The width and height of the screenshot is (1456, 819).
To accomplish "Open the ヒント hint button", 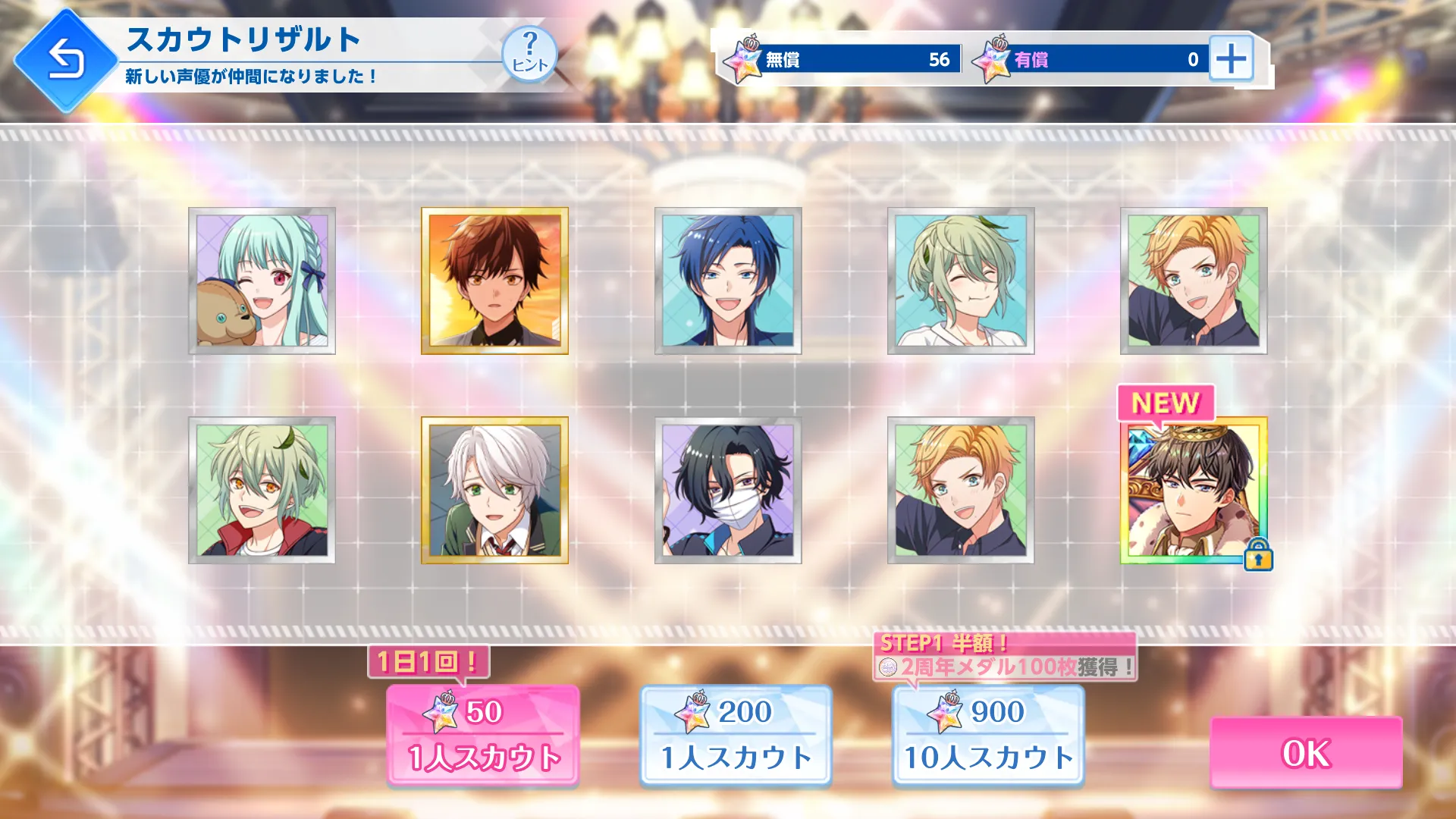I will coord(529,54).
